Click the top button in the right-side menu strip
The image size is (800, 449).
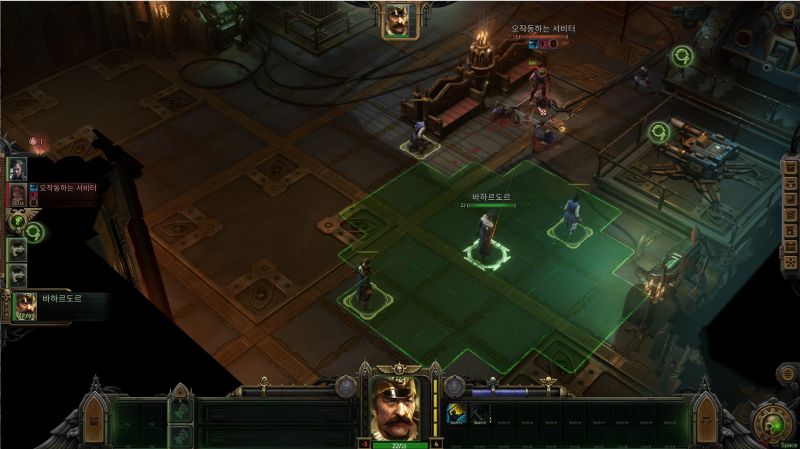(x=788, y=167)
